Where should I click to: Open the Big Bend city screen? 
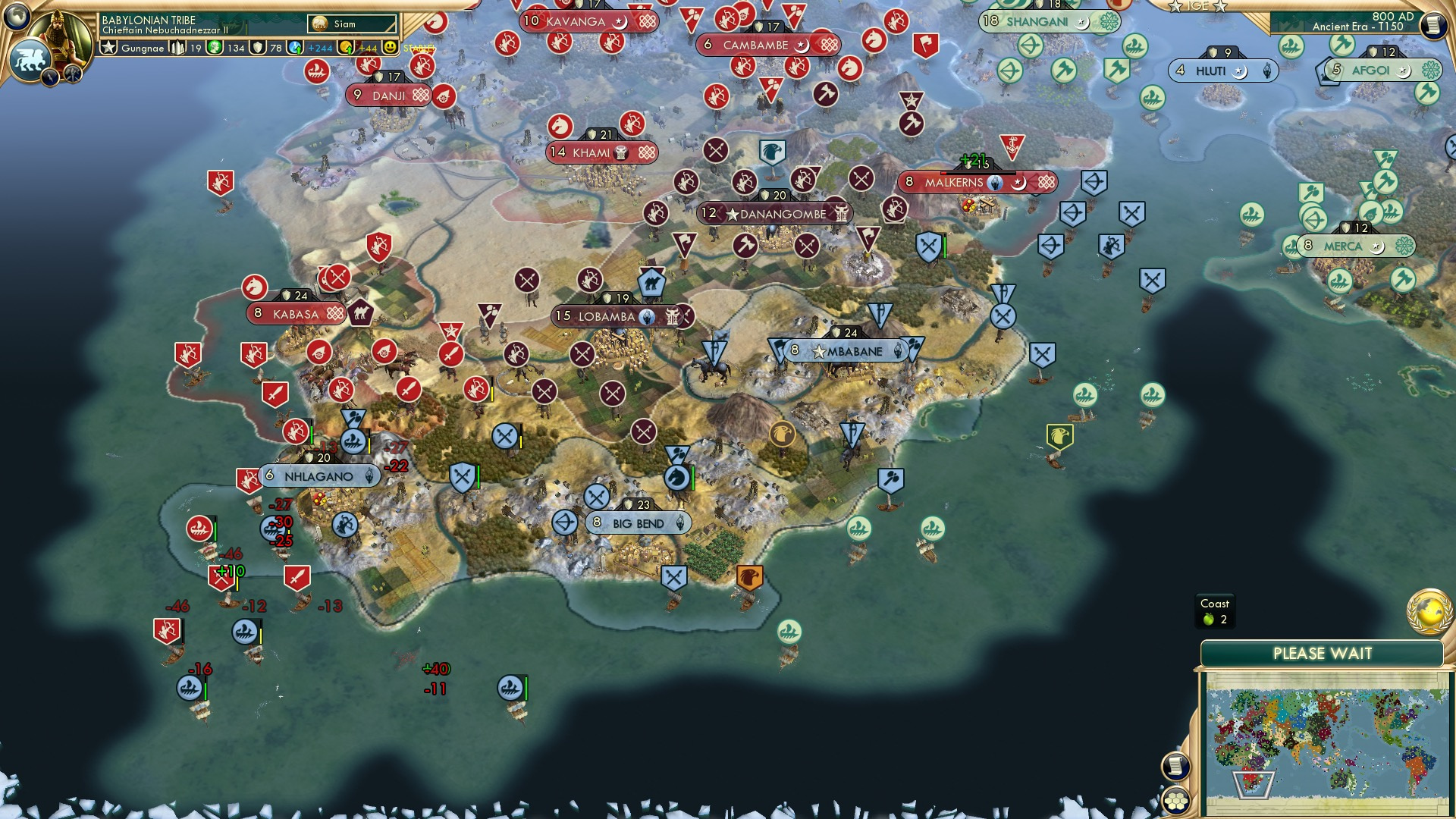point(637,523)
